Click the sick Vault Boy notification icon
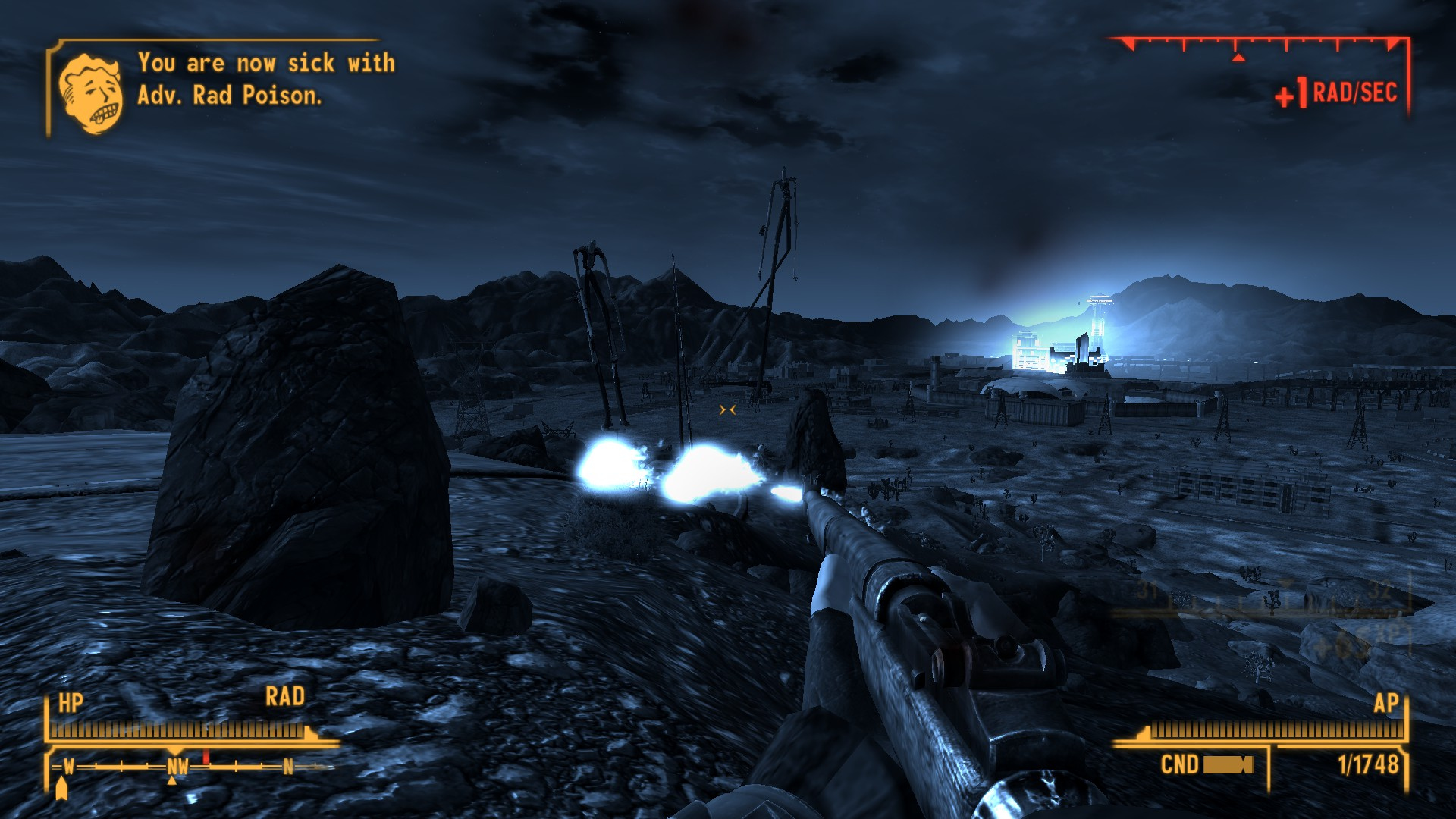 coord(91,93)
